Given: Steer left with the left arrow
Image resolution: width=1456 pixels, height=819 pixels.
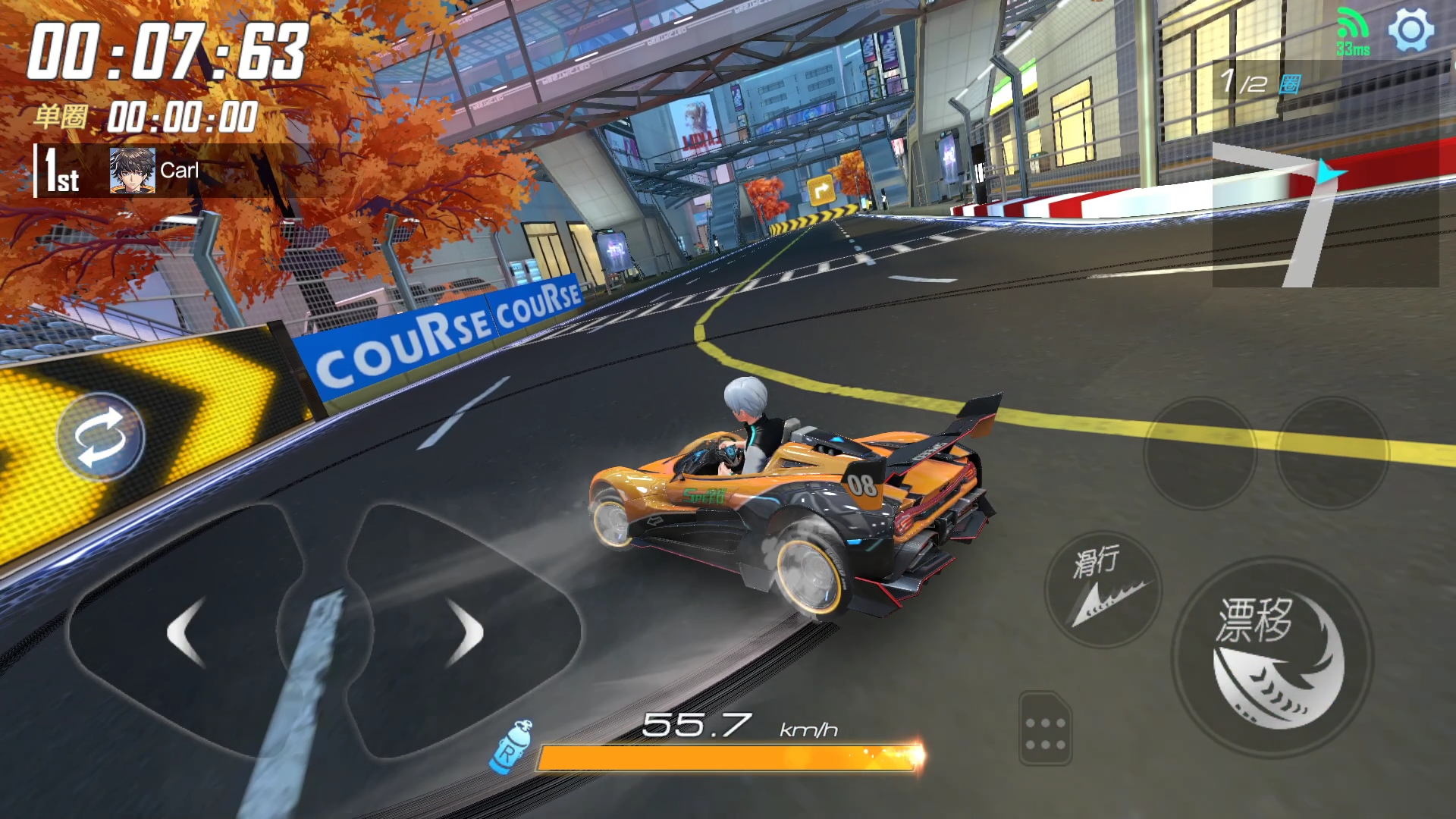Looking at the screenshot, I should [x=186, y=632].
